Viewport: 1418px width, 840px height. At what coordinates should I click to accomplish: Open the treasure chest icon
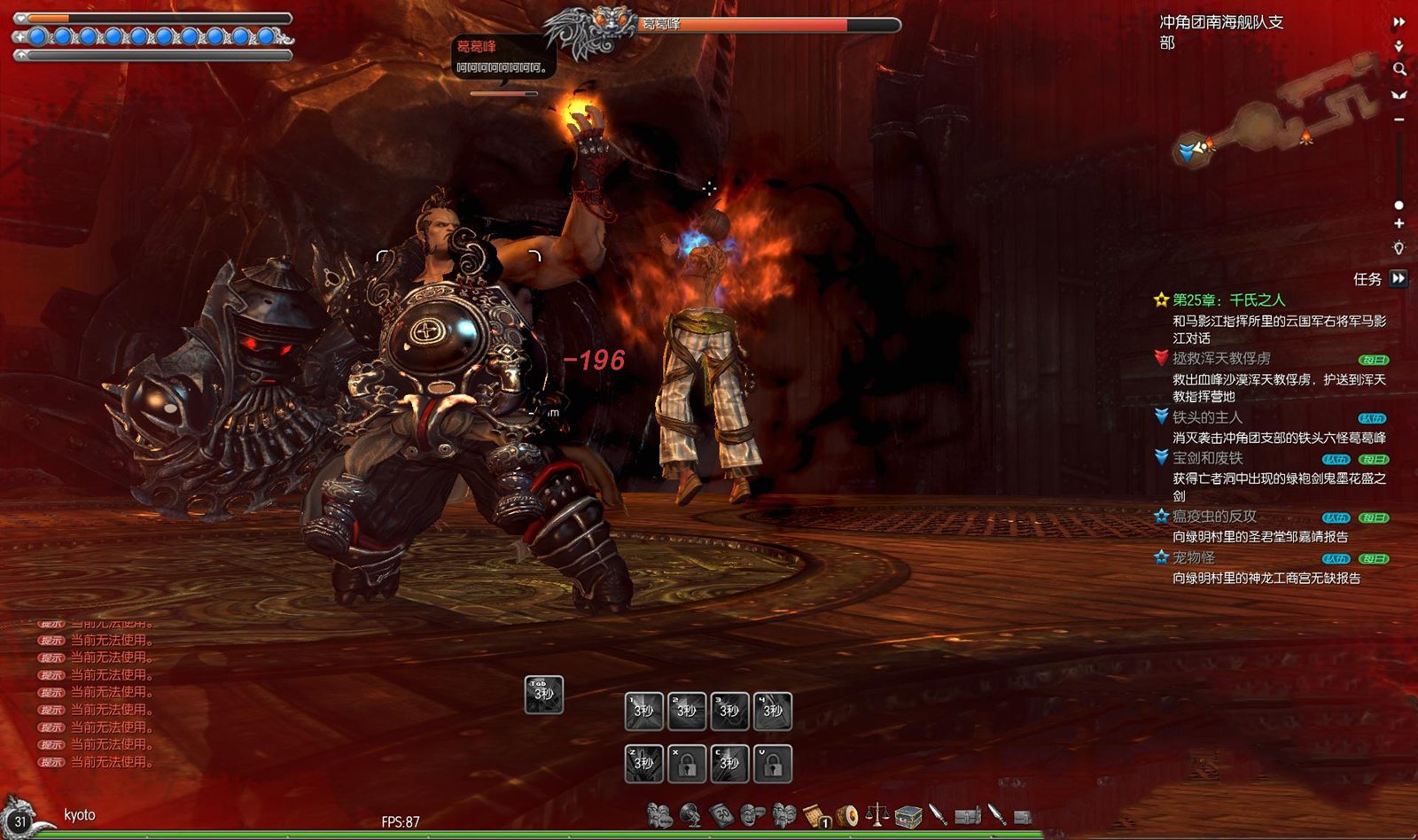click(908, 814)
